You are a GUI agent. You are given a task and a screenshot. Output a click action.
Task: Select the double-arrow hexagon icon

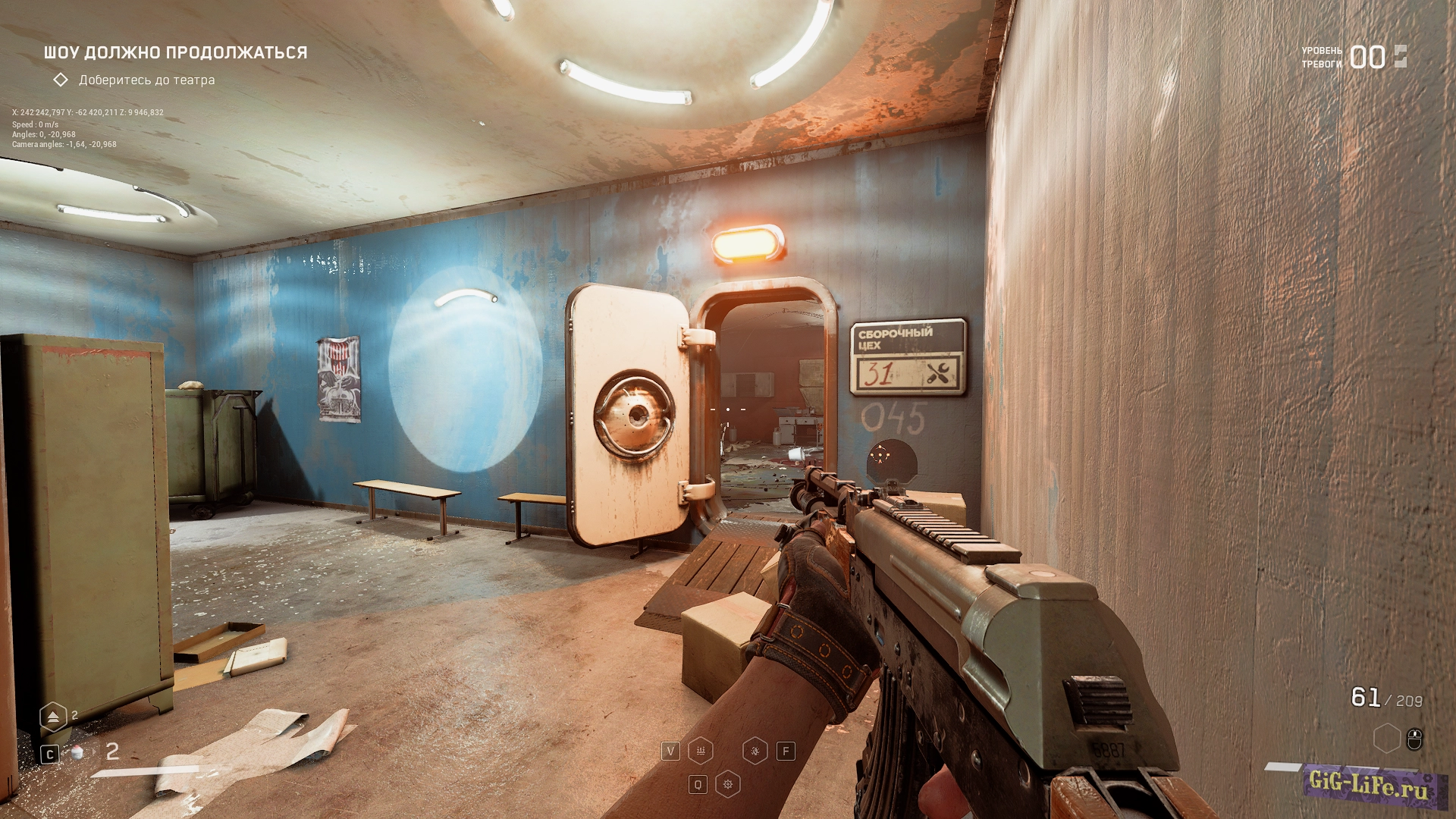click(53, 716)
